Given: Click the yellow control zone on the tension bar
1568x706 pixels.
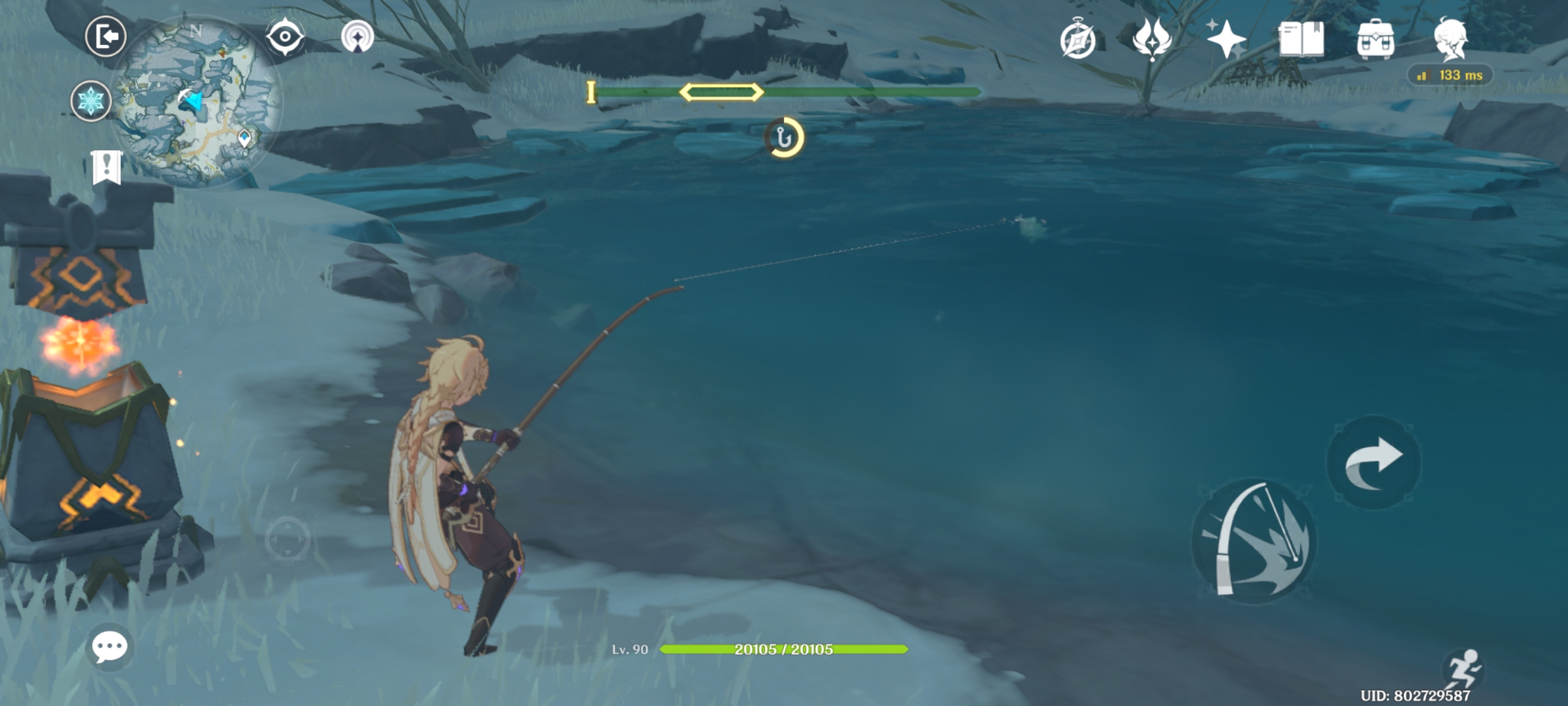Looking at the screenshot, I should [722, 93].
